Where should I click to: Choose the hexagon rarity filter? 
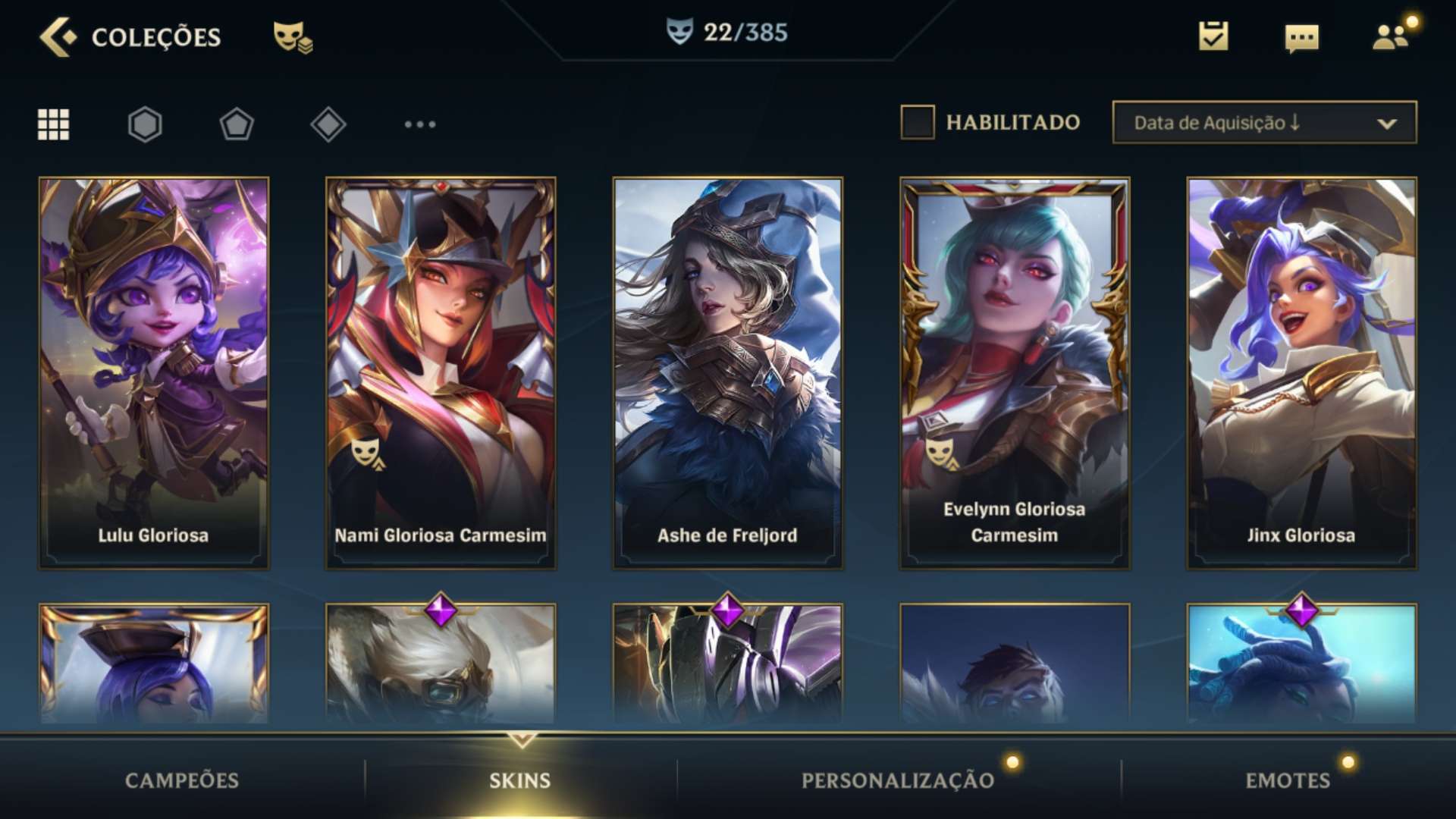tap(145, 124)
